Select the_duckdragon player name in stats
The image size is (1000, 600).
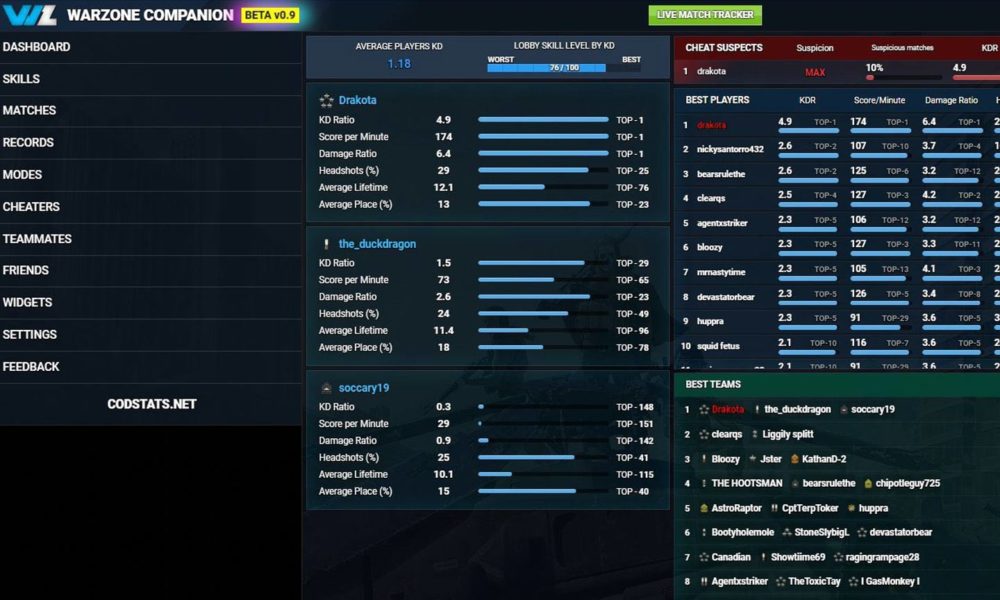pos(377,244)
